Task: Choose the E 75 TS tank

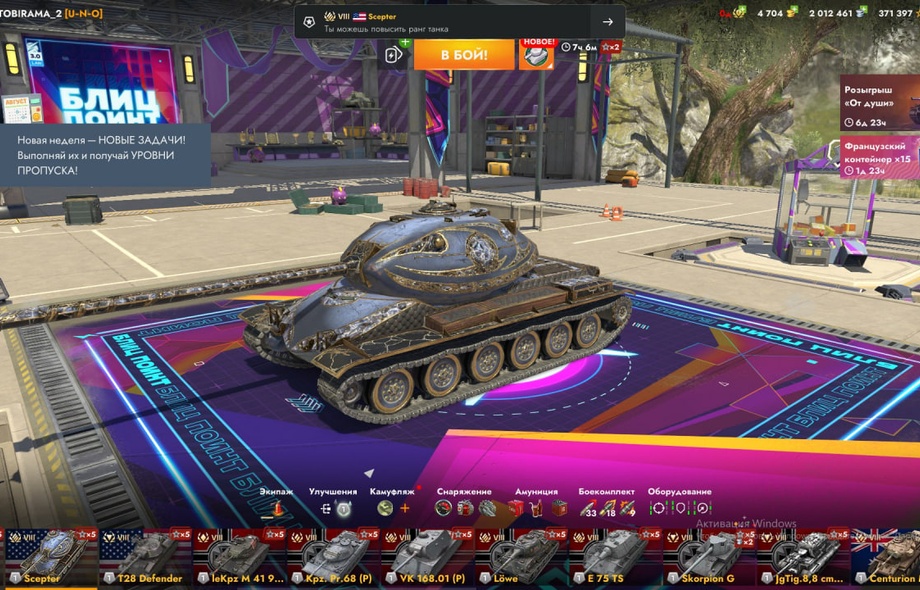Action: (611, 558)
